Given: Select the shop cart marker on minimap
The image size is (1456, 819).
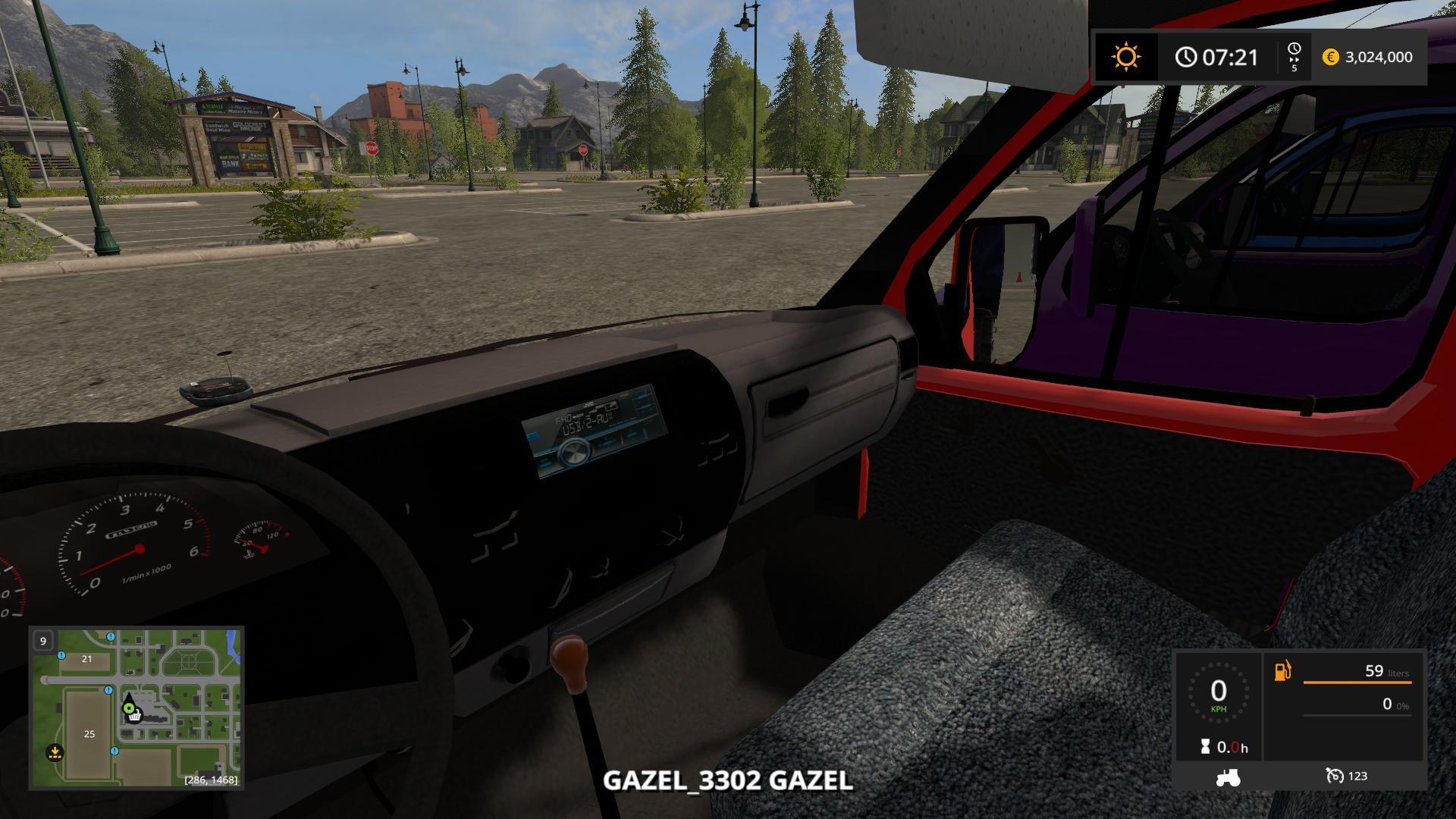Looking at the screenshot, I should (135, 716).
